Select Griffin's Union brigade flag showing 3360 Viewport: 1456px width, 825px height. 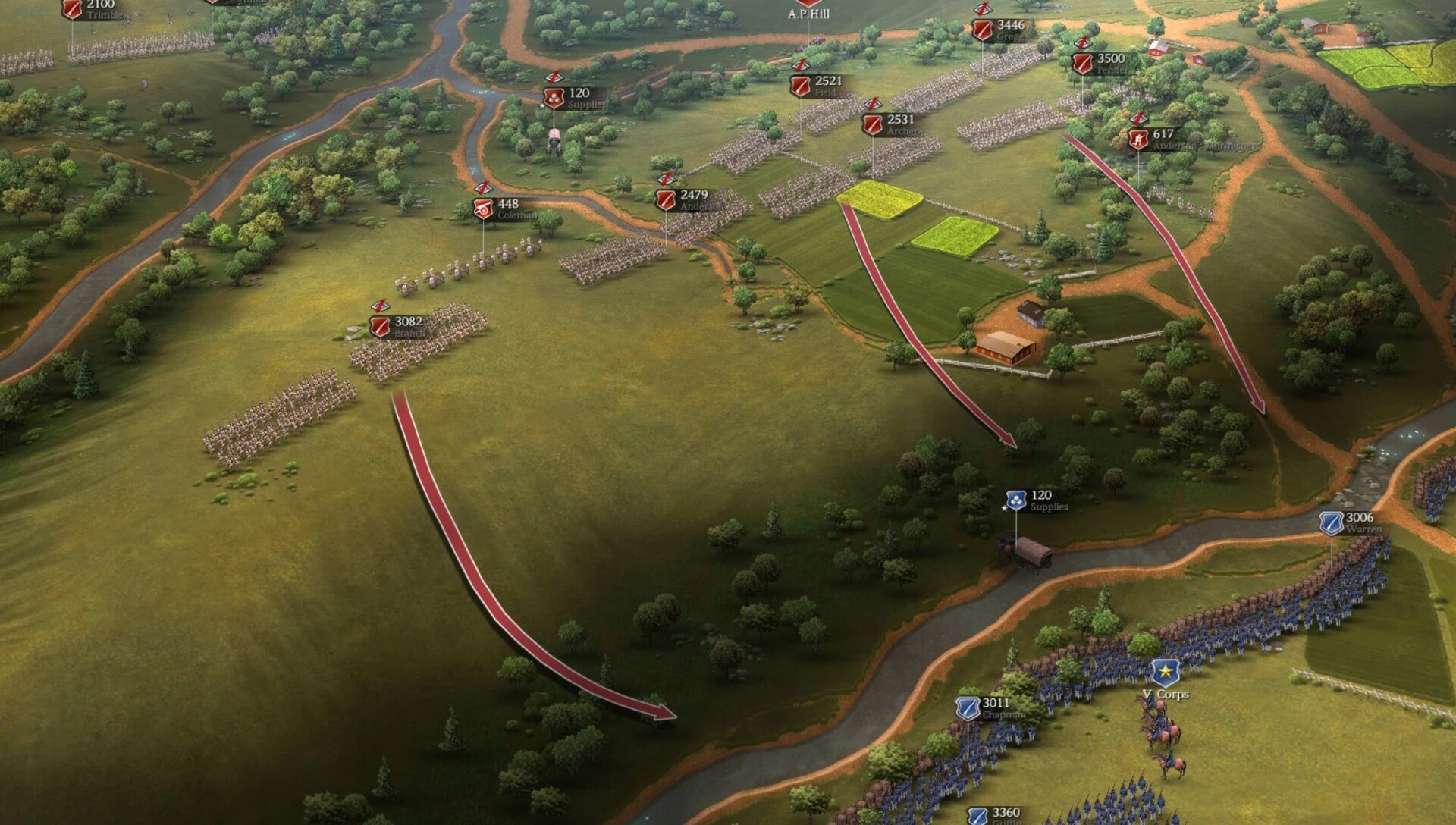point(977,815)
